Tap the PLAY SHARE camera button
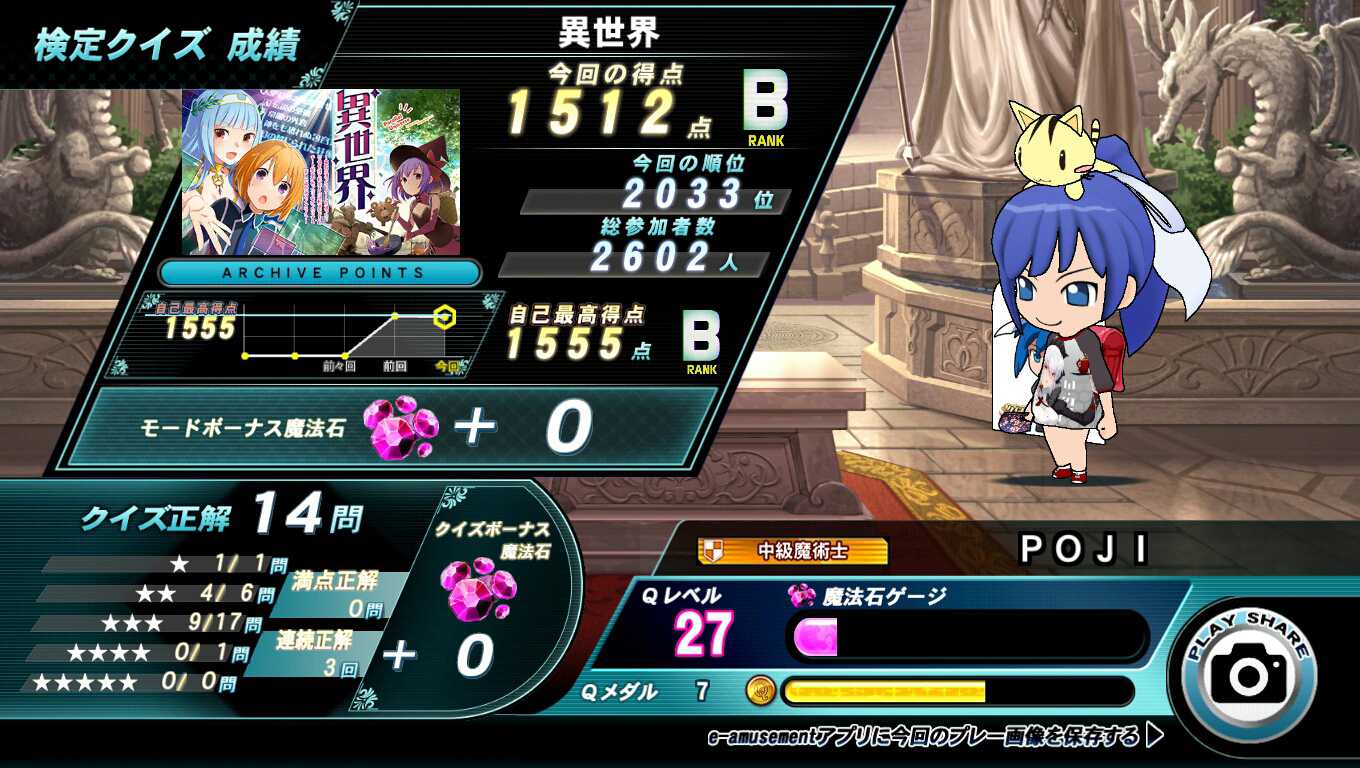This screenshot has width=1360, height=768. (x=1249, y=673)
